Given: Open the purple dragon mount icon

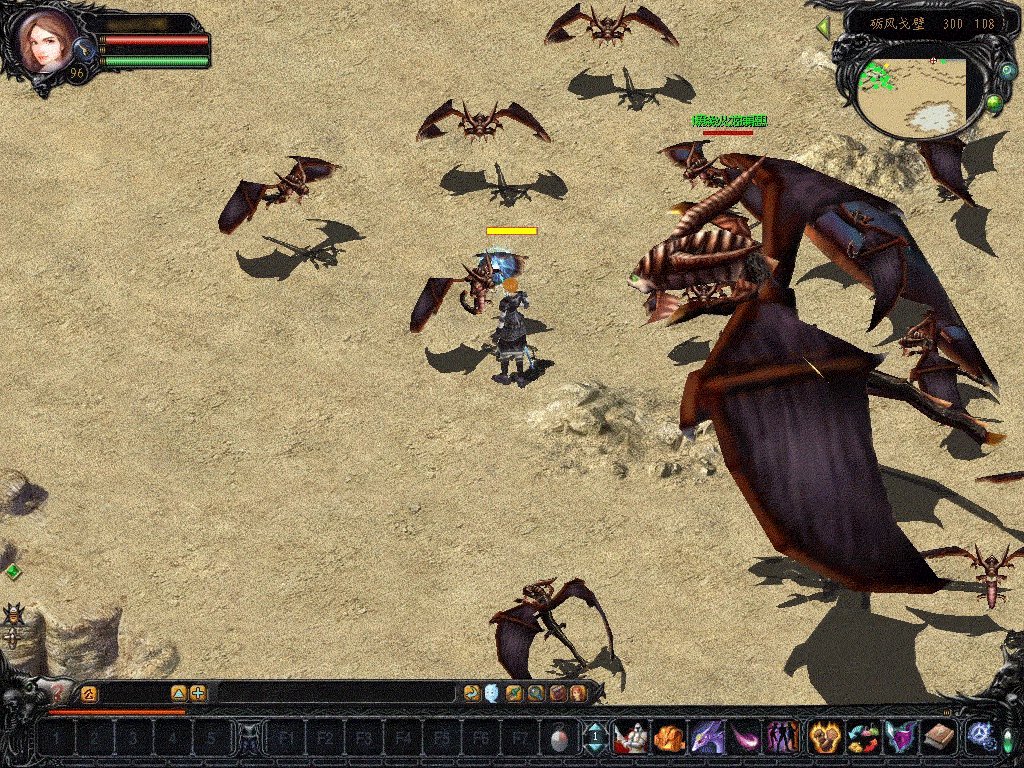Looking at the screenshot, I should (707, 738).
